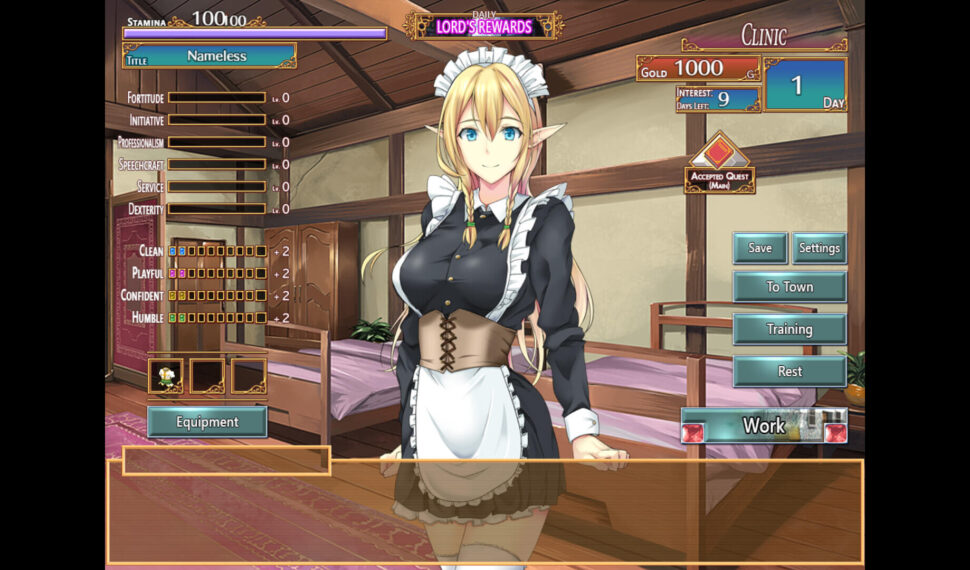Open the Equipment screen
Viewport: 970px width, 570px height.
[x=207, y=422]
